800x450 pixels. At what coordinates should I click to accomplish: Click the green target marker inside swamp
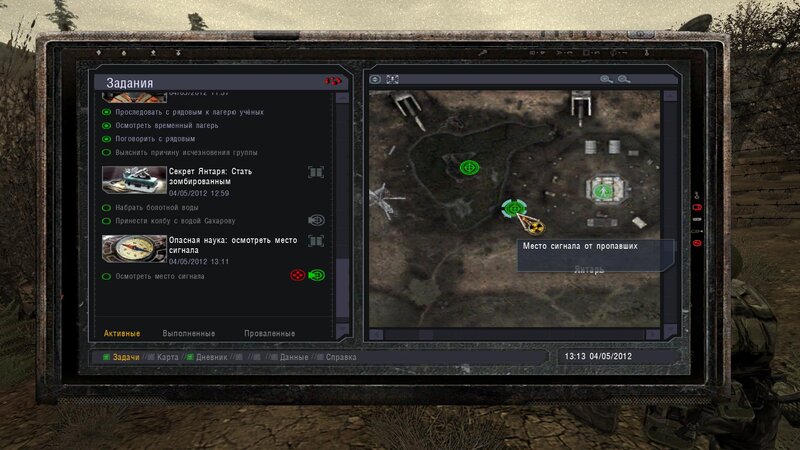coord(467,167)
